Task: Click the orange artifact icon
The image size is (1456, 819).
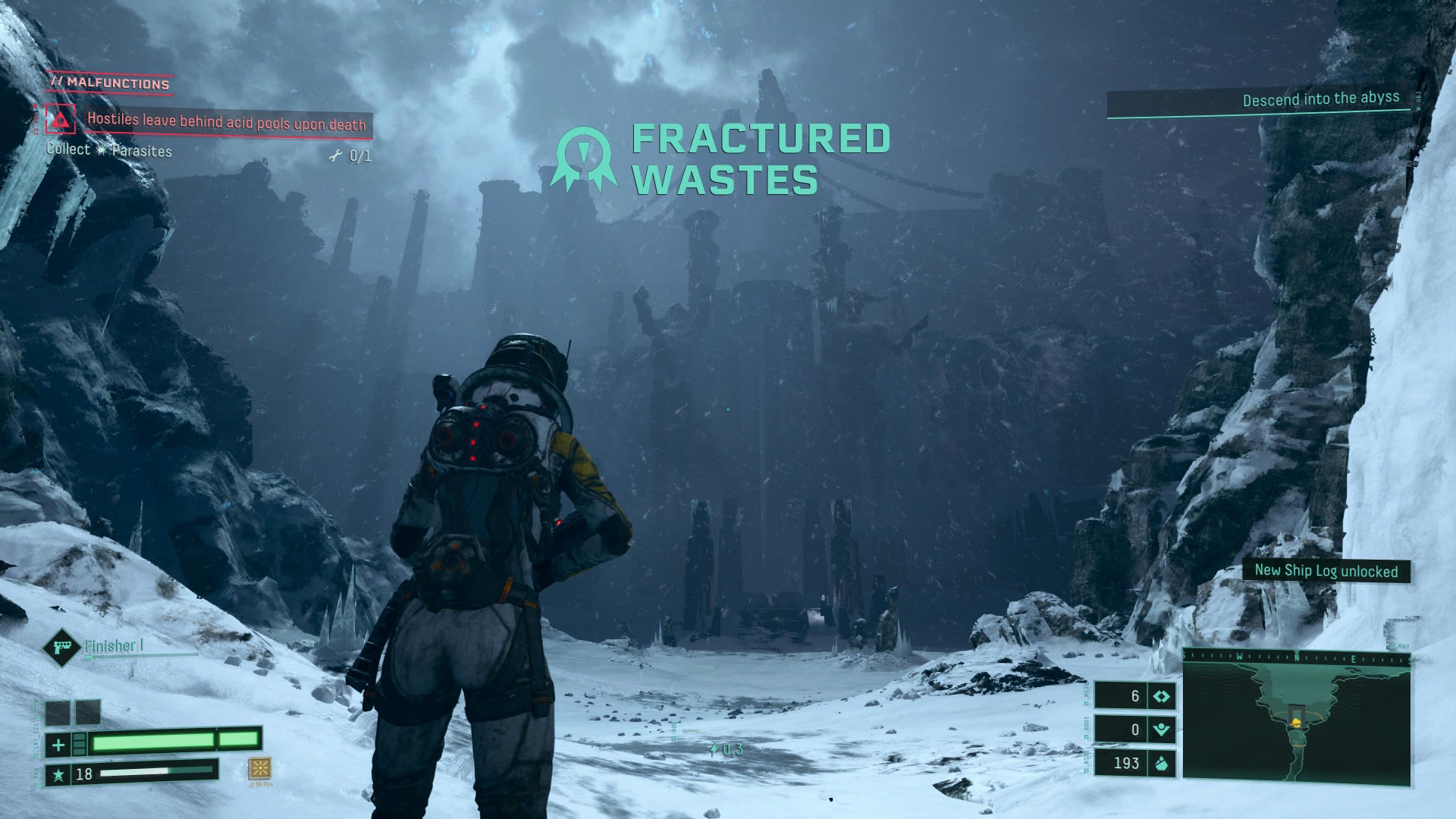Action: point(259,768)
